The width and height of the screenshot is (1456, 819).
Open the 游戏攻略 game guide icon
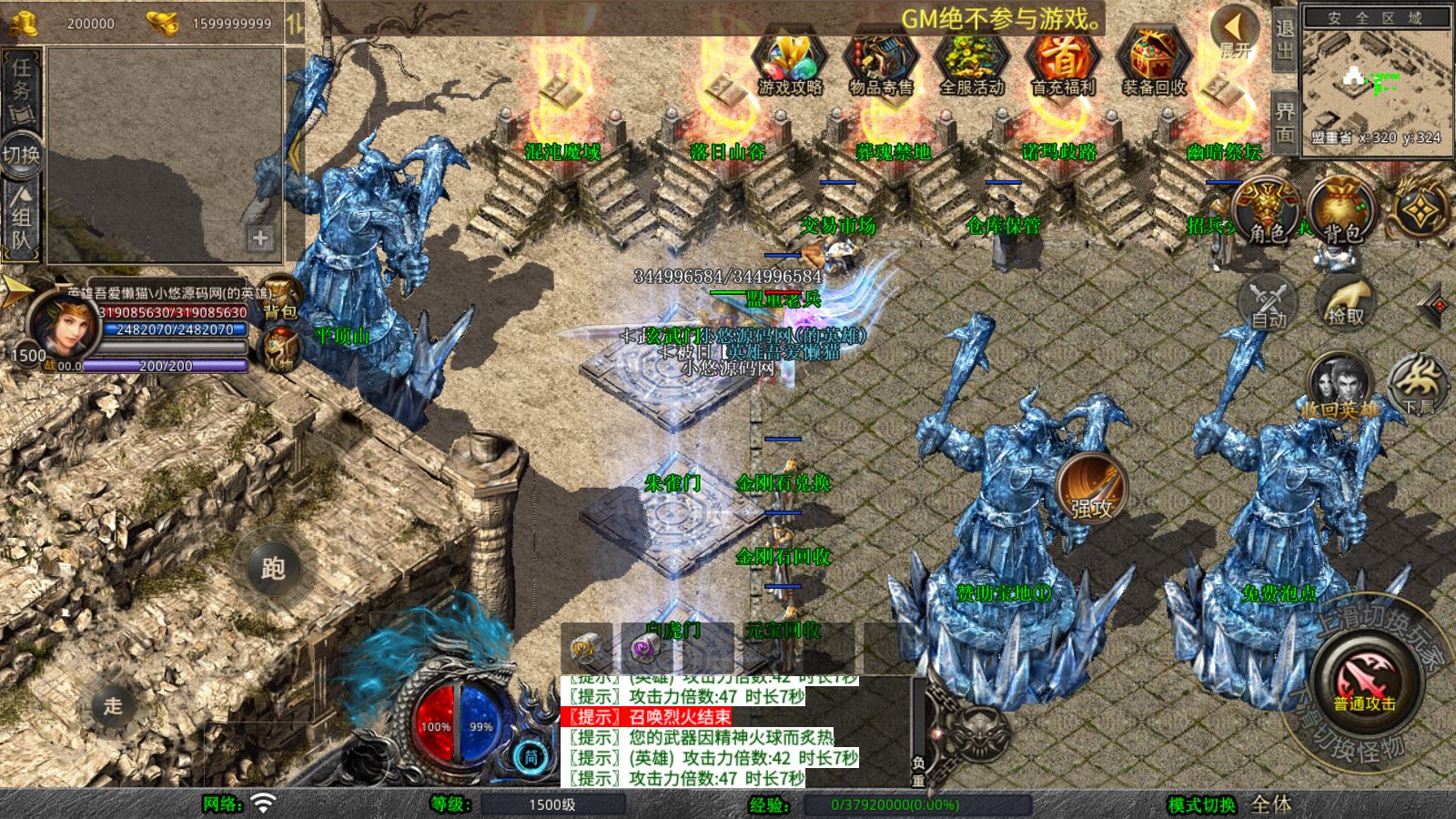(x=790, y=62)
